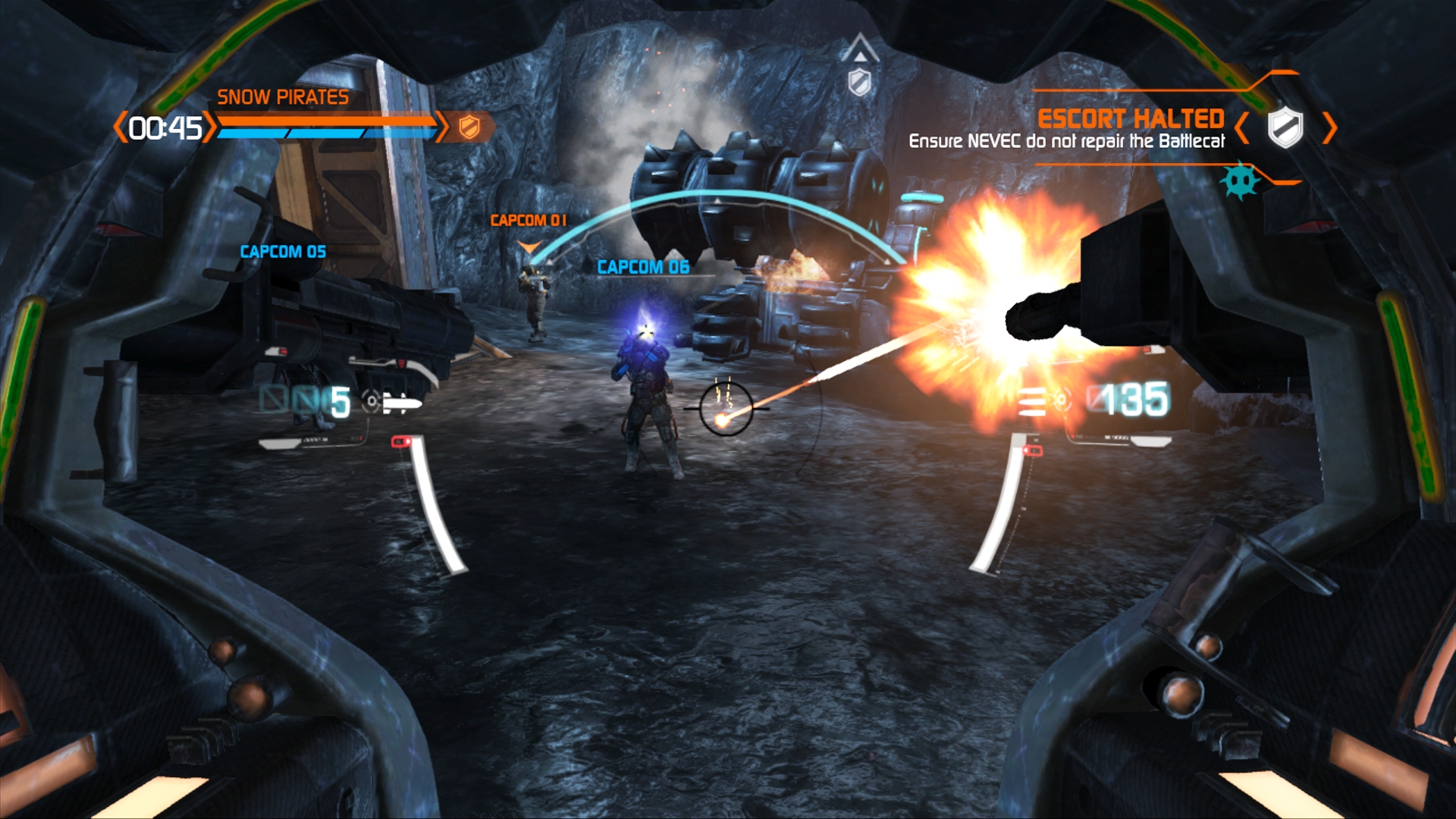Click the CAPCOM 01 player name tag

(x=528, y=221)
